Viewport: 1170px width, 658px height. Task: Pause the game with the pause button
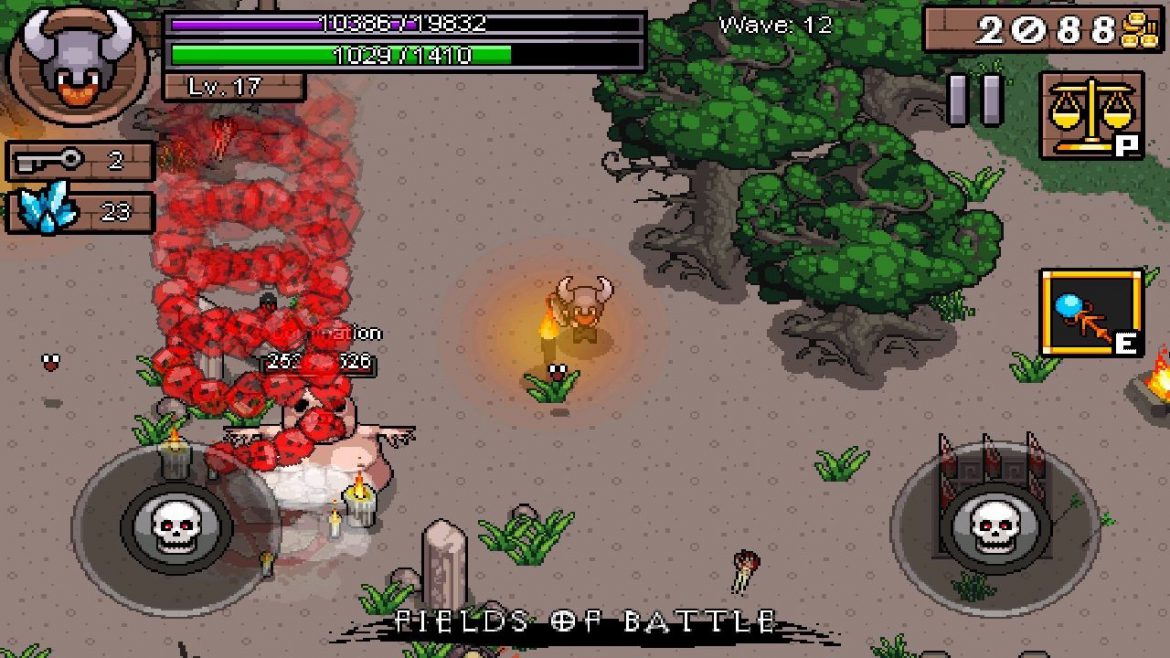coord(976,100)
